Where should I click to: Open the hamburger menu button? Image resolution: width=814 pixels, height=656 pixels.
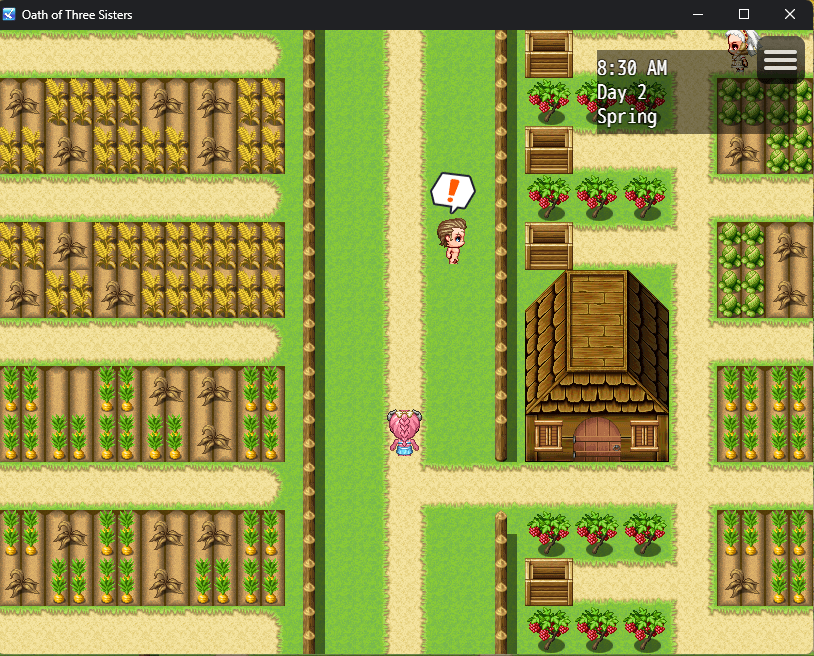coord(780,61)
